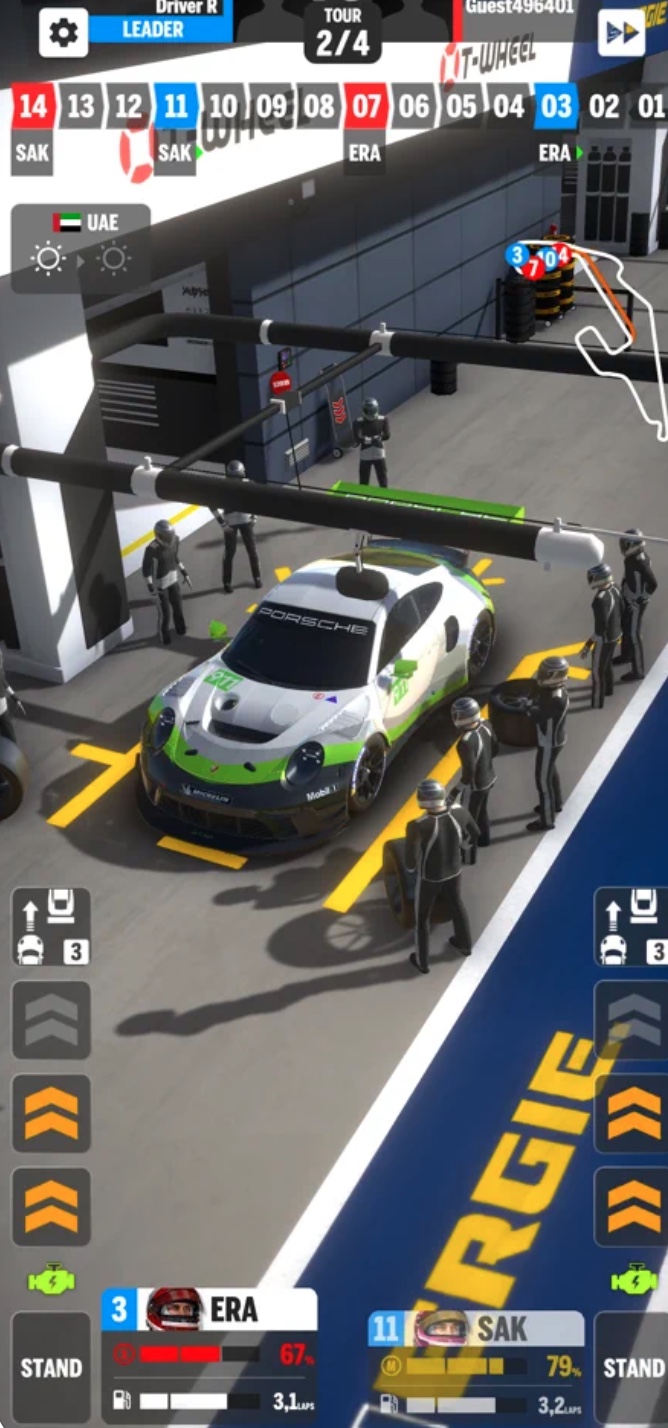Open the driver swap button above SAK's pace controls

[632, 927]
